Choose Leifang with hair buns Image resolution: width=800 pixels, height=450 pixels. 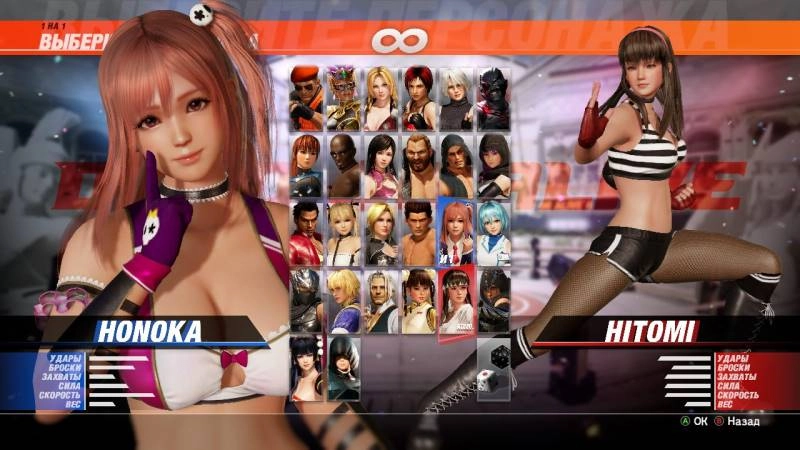(419, 299)
